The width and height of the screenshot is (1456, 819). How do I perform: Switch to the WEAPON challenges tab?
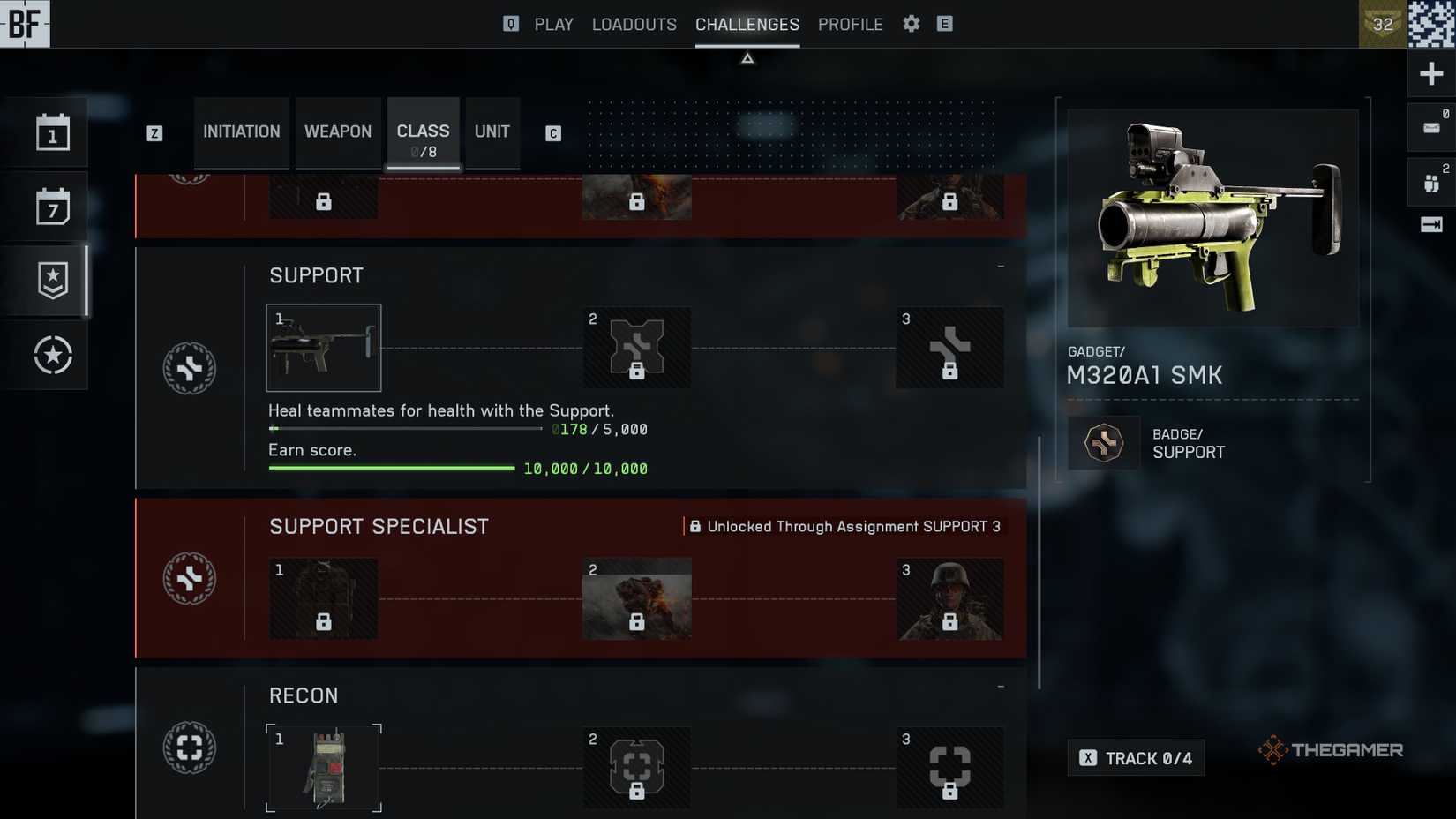338,131
